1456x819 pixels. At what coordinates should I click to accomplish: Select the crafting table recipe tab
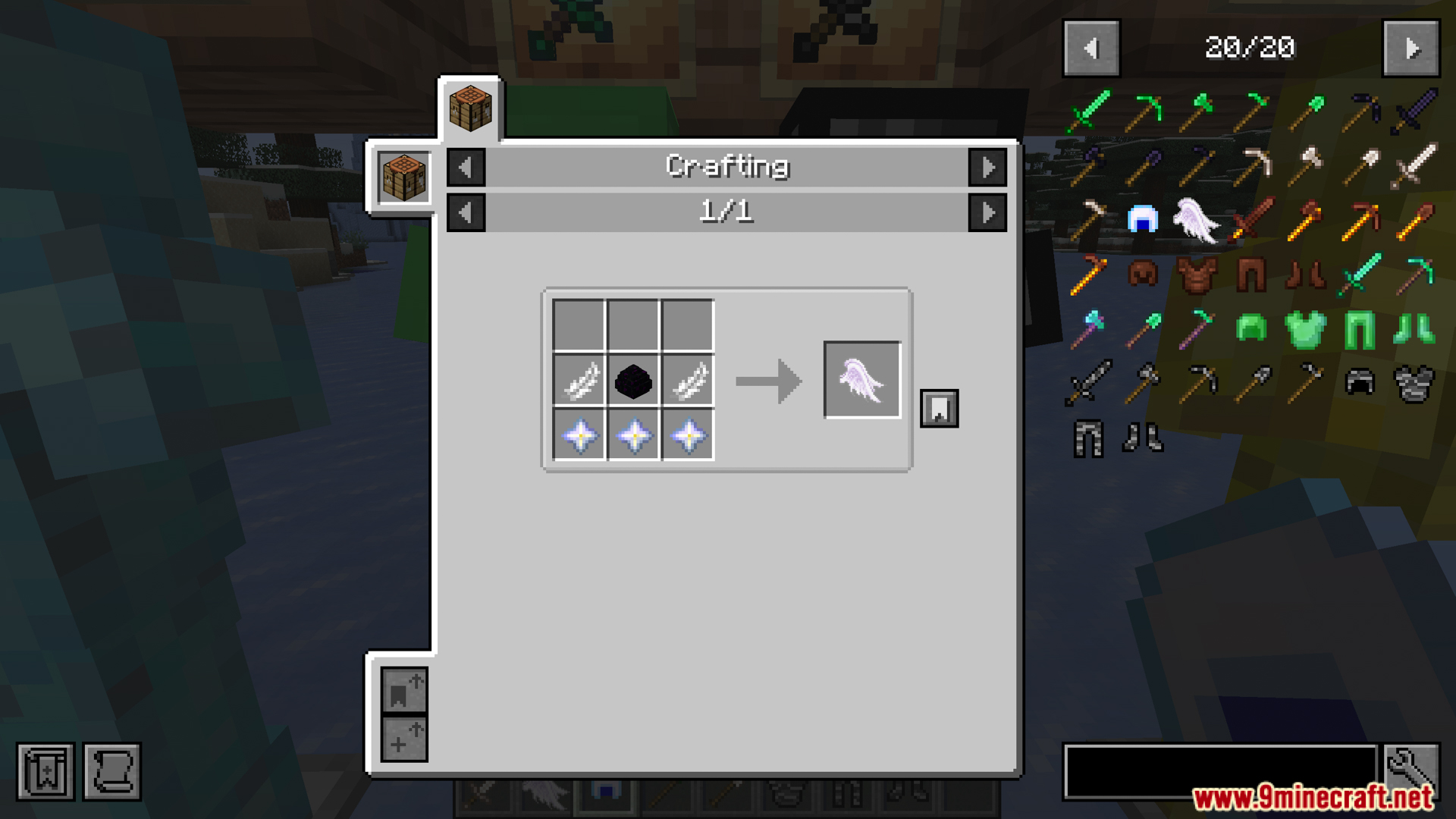[470, 108]
